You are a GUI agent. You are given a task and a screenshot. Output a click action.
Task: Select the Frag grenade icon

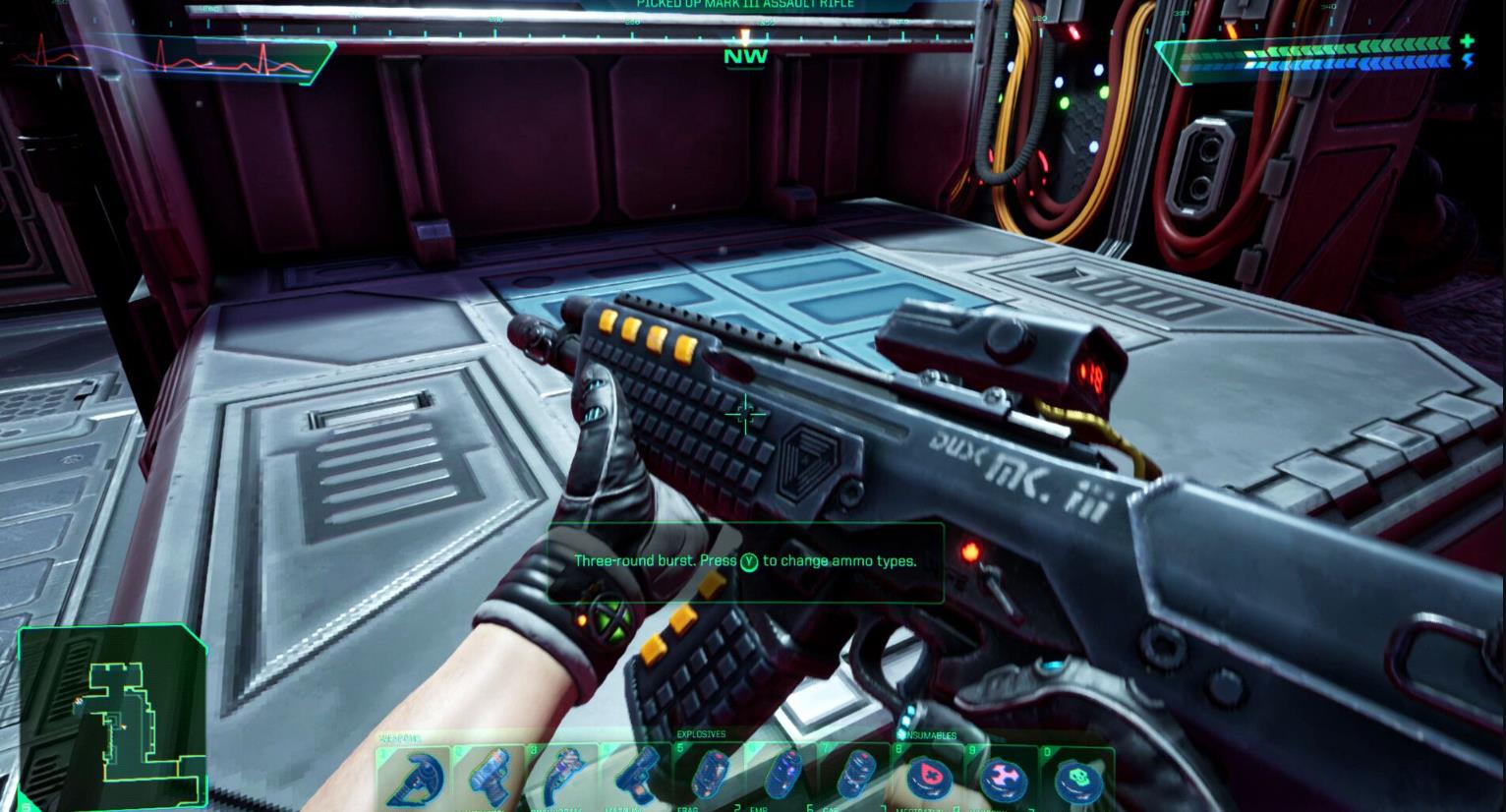(x=711, y=777)
